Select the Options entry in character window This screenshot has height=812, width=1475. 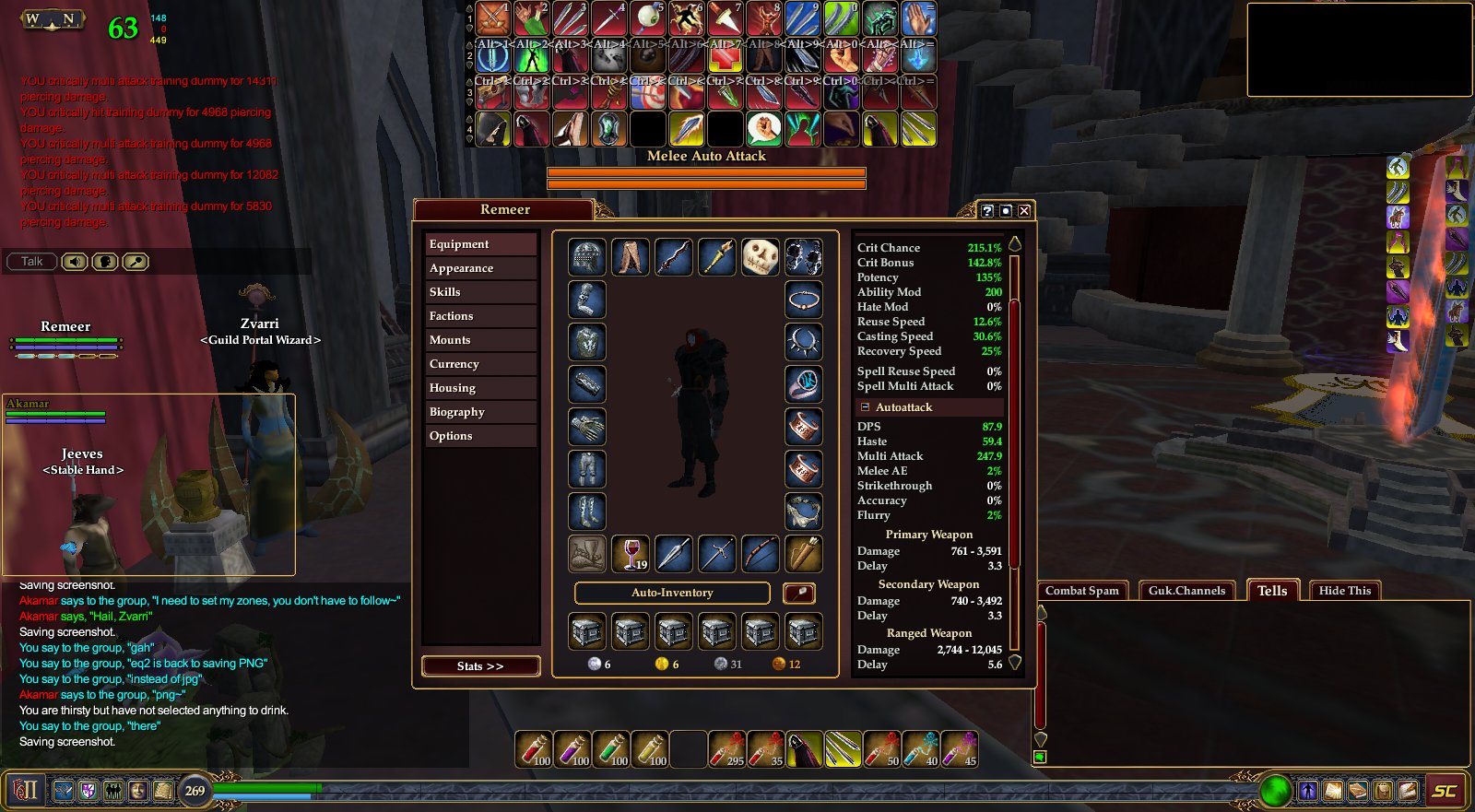pos(480,436)
